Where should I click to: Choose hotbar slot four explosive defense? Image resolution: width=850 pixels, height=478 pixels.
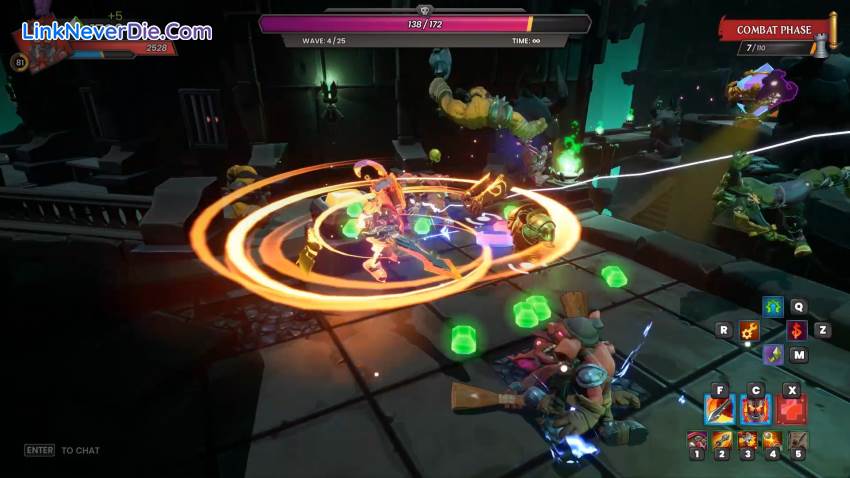[772, 440]
